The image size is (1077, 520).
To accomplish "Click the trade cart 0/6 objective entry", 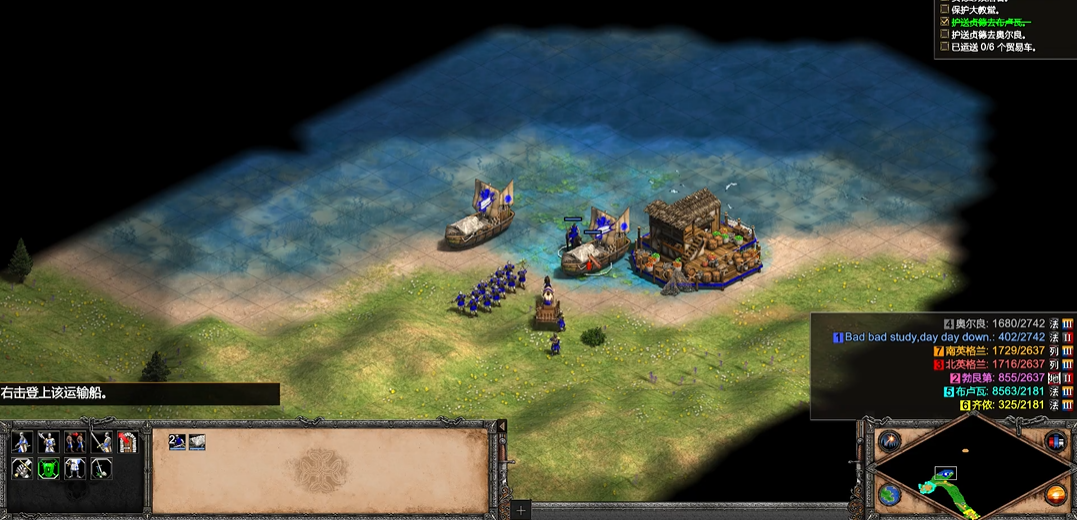I will tap(993, 47).
